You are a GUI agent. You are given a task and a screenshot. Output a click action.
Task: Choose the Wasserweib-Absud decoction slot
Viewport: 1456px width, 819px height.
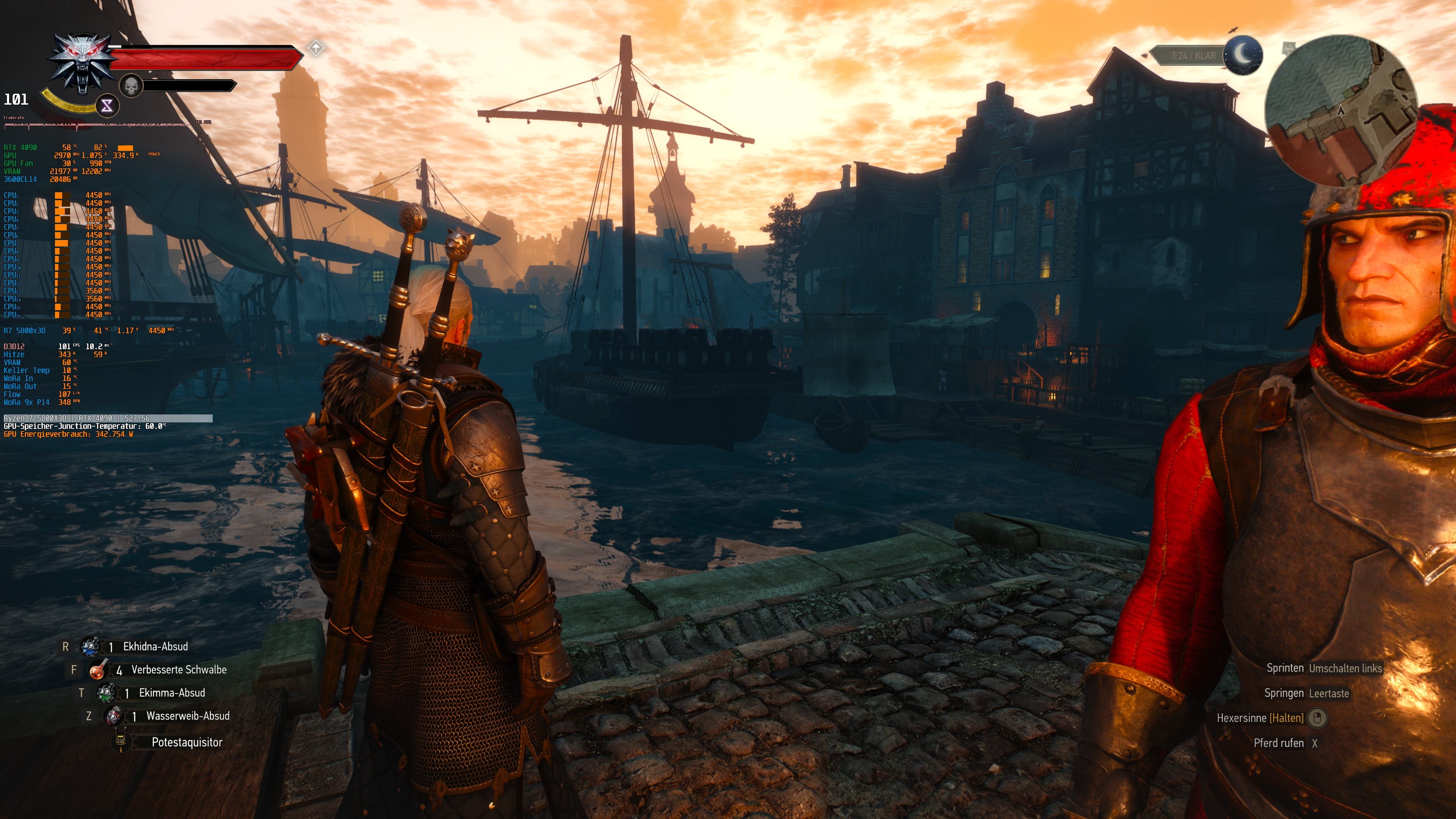click(114, 716)
